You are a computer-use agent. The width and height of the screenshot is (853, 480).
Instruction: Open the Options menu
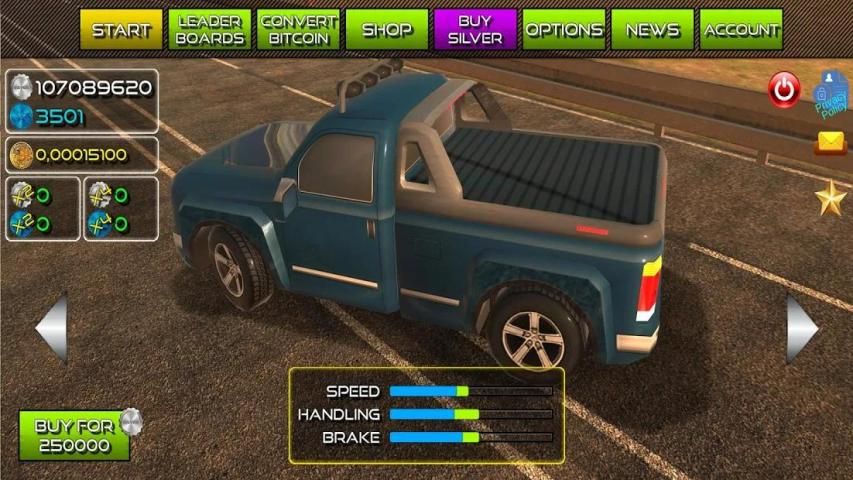click(564, 30)
